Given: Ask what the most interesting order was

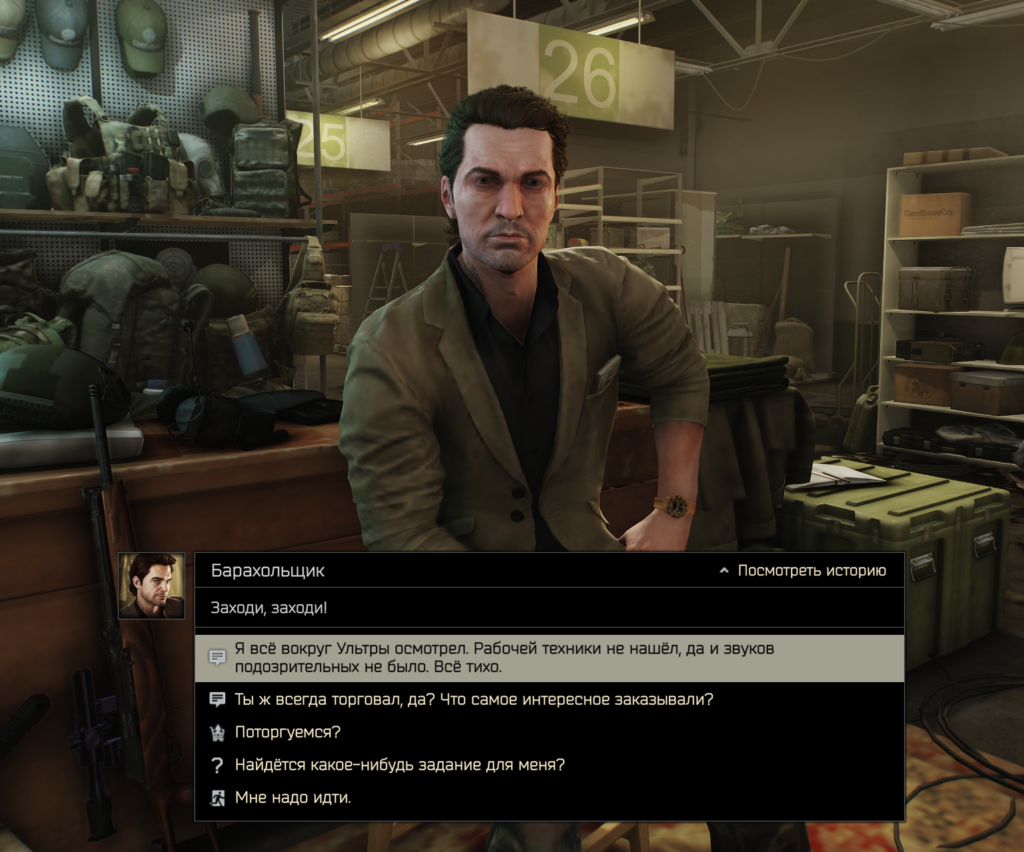Looking at the screenshot, I should pyautogui.click(x=473, y=699).
